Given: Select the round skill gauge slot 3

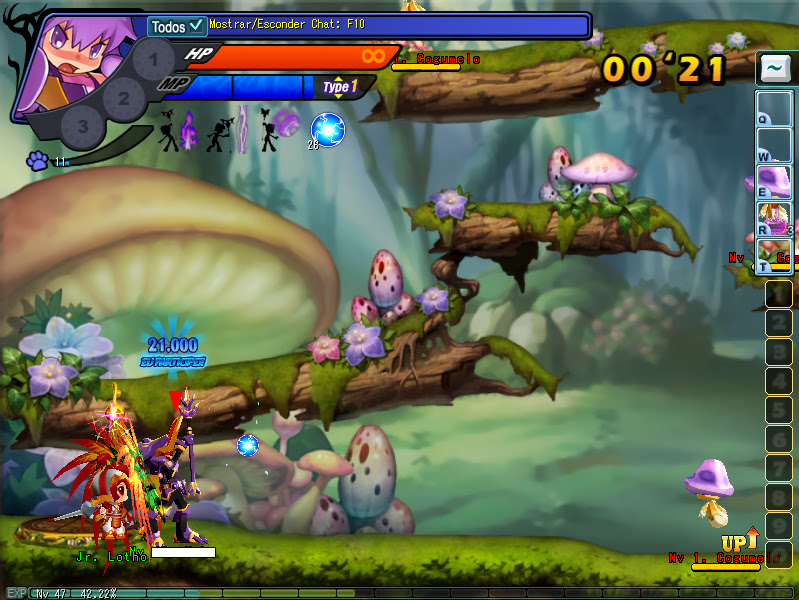Looking at the screenshot, I should pyautogui.click(x=82, y=126).
